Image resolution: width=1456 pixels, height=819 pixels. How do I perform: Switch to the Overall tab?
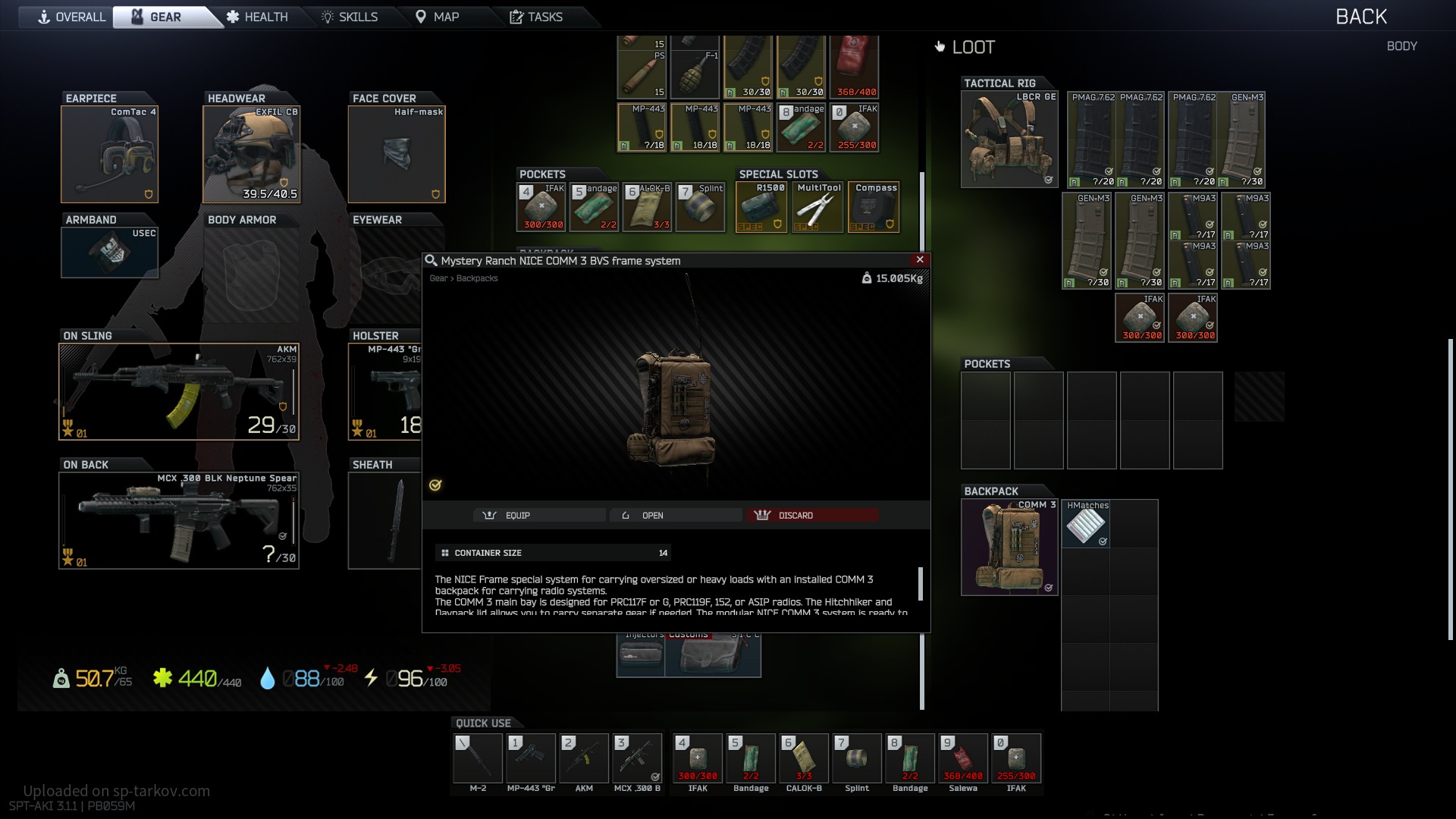click(x=72, y=17)
